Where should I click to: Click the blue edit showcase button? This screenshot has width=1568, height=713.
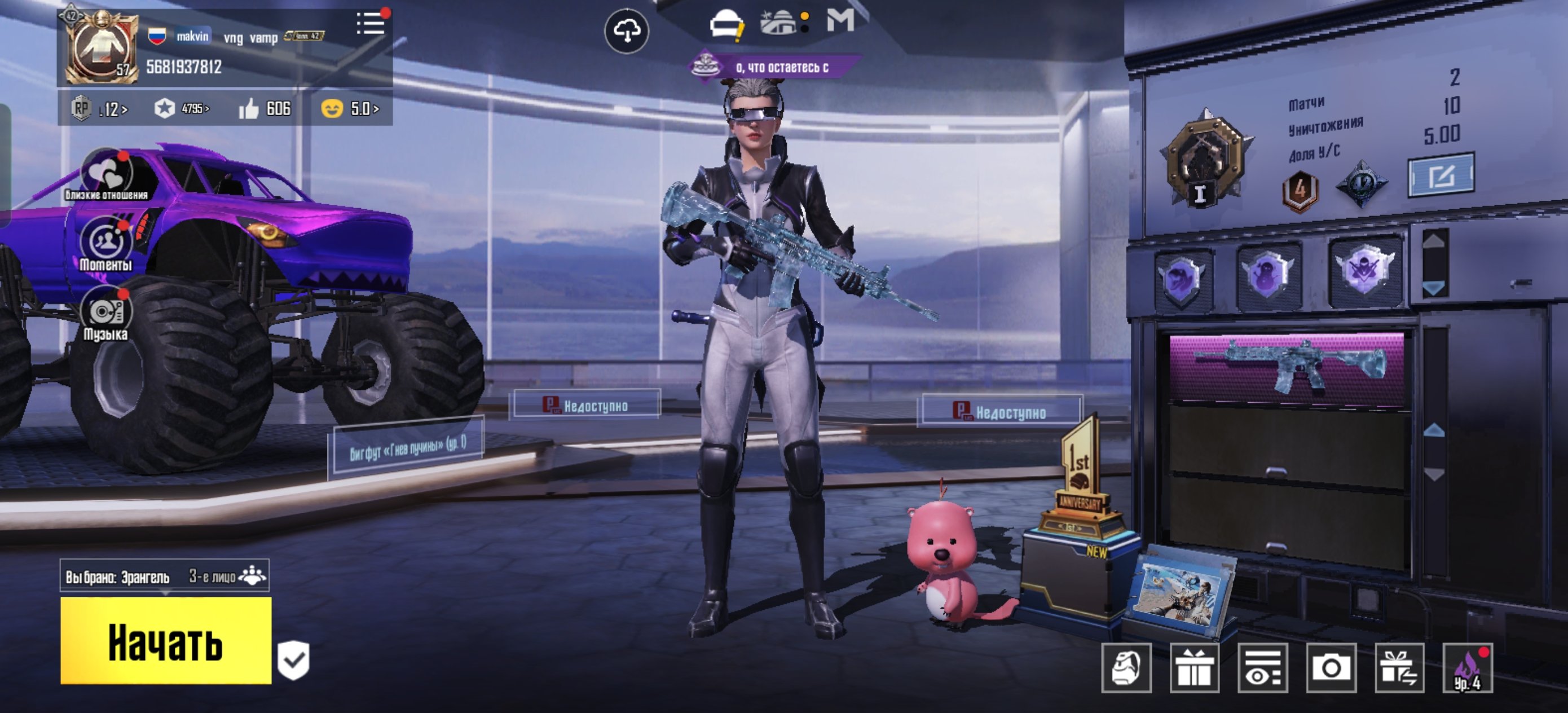[1440, 175]
